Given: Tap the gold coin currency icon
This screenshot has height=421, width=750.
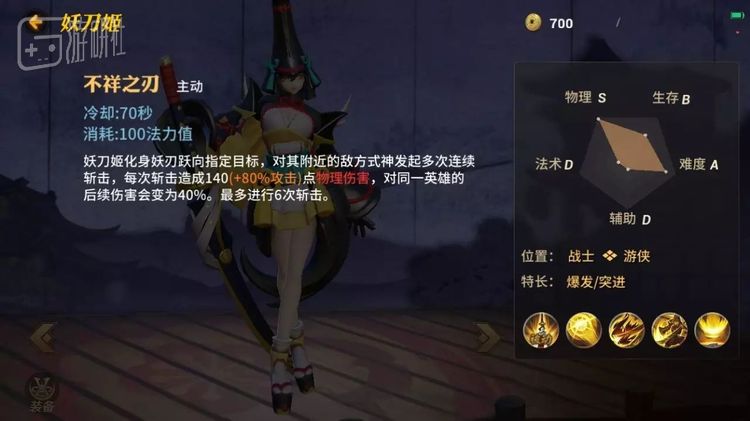Looking at the screenshot, I should click(533, 22).
